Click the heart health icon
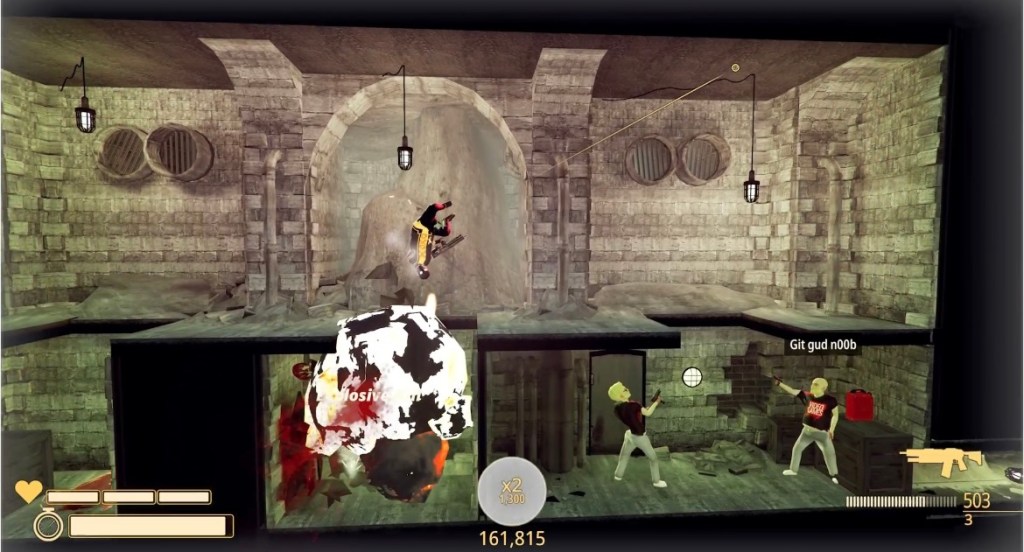This screenshot has height=552, width=1024. [x=28, y=492]
